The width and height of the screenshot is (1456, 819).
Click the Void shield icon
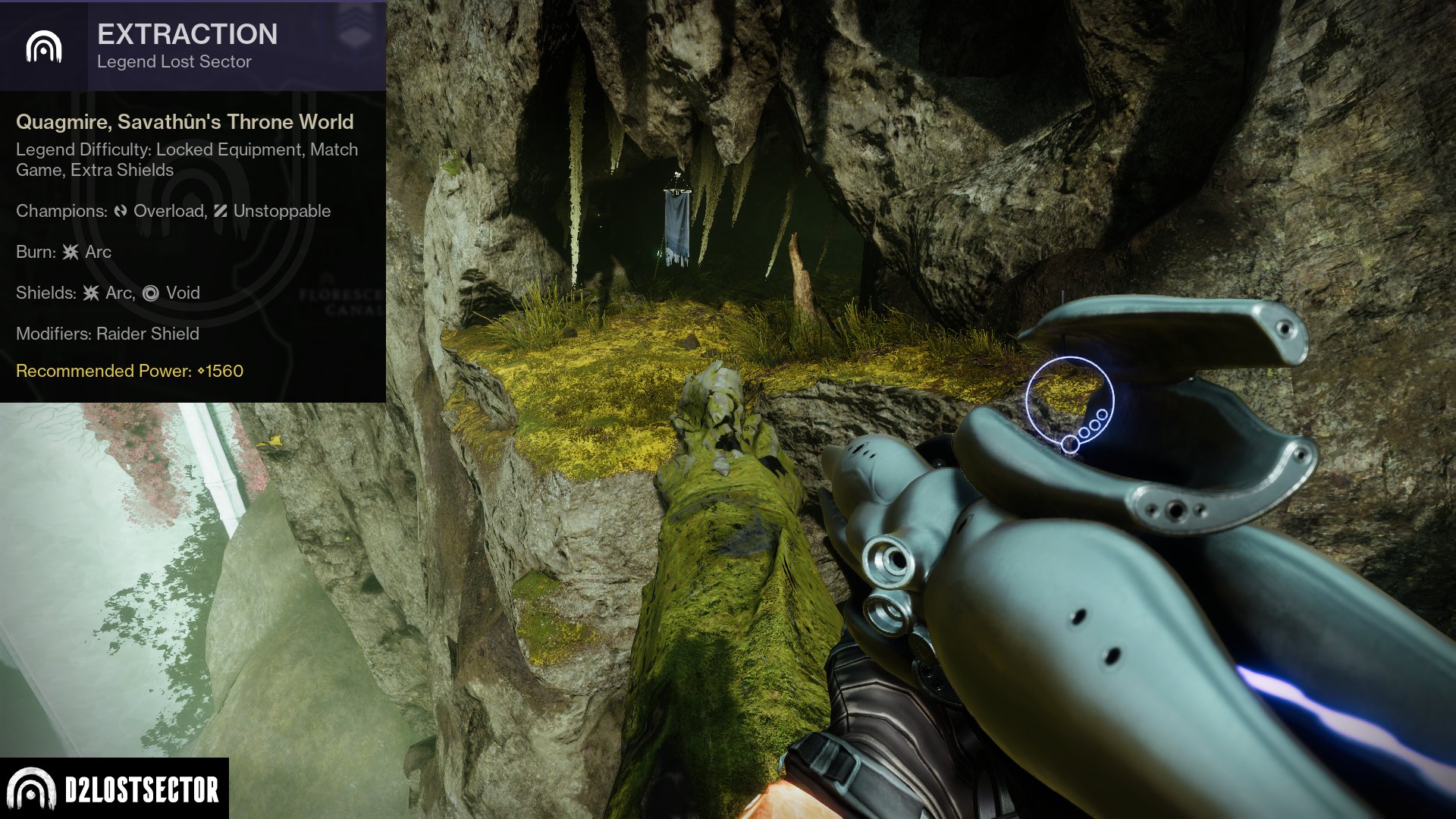(151, 293)
